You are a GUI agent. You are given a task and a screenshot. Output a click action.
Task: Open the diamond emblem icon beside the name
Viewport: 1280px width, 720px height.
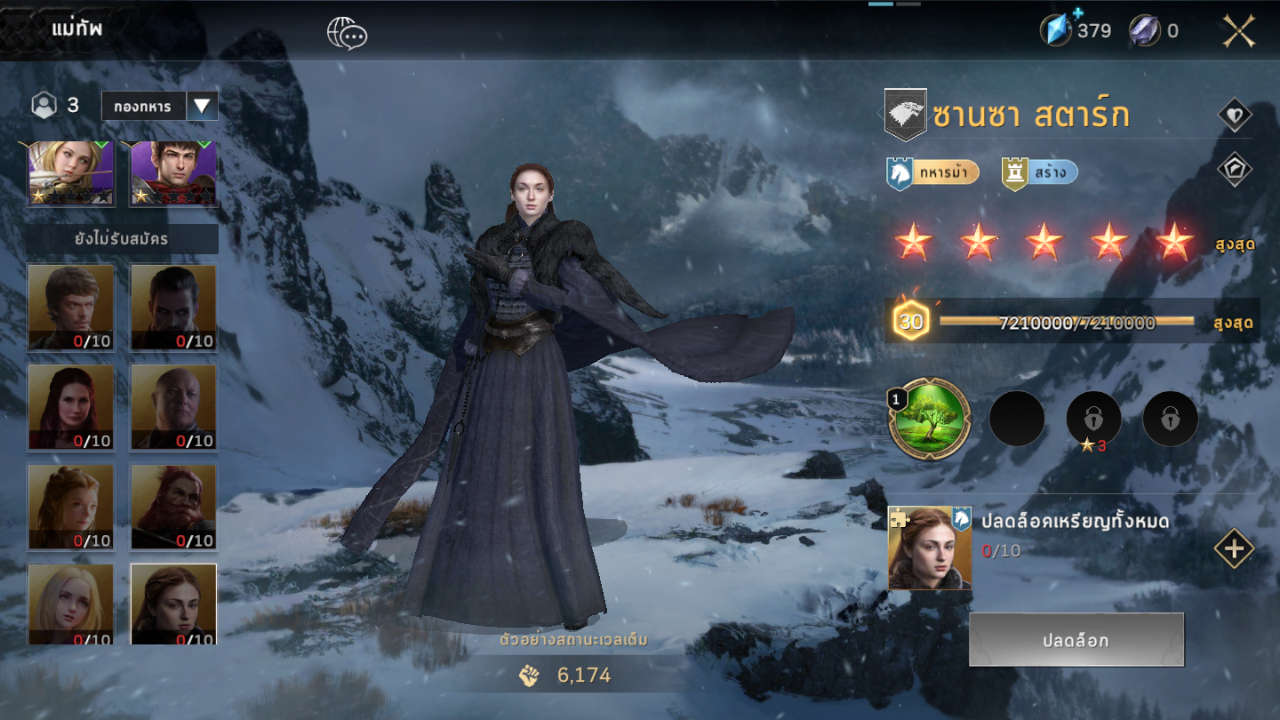click(1235, 115)
